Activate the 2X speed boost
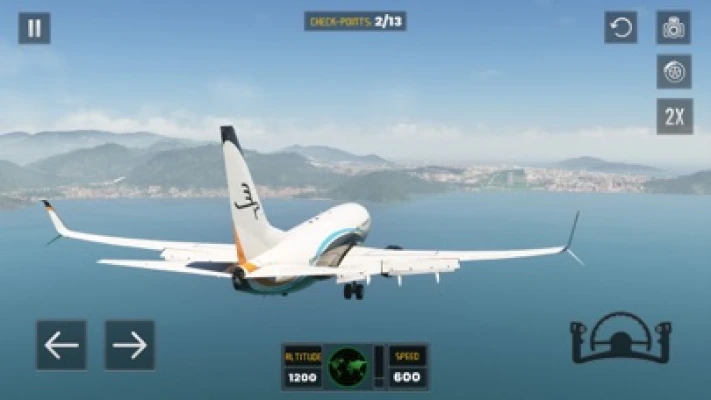The height and width of the screenshot is (400, 711). 673,116
